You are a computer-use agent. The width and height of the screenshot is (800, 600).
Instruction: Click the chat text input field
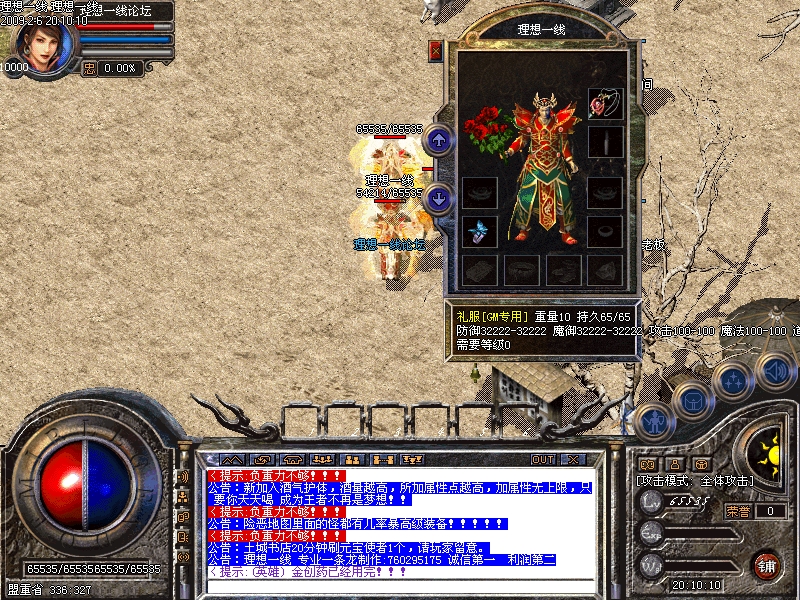click(400, 586)
